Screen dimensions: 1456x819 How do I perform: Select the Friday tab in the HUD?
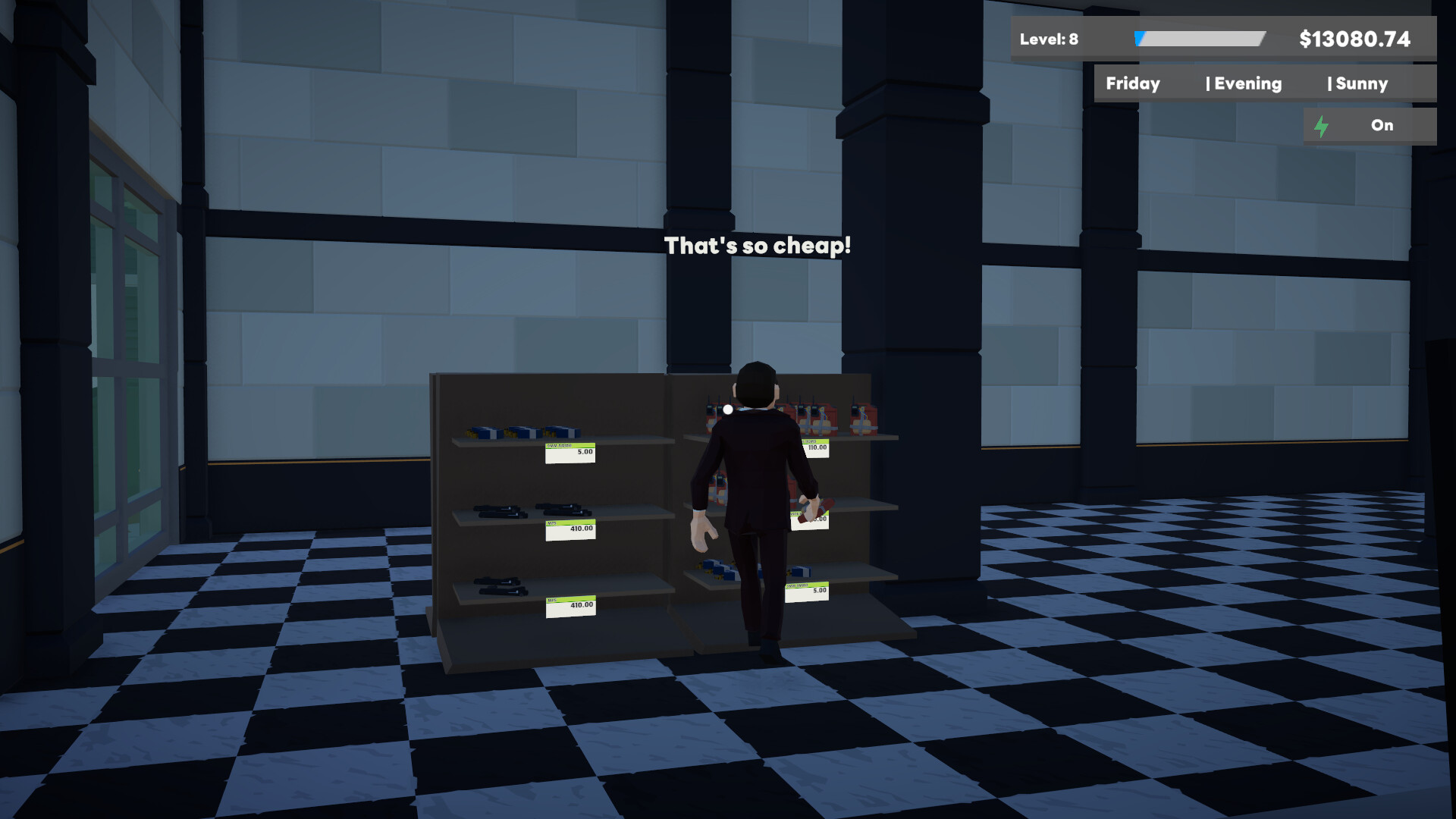click(x=1133, y=83)
